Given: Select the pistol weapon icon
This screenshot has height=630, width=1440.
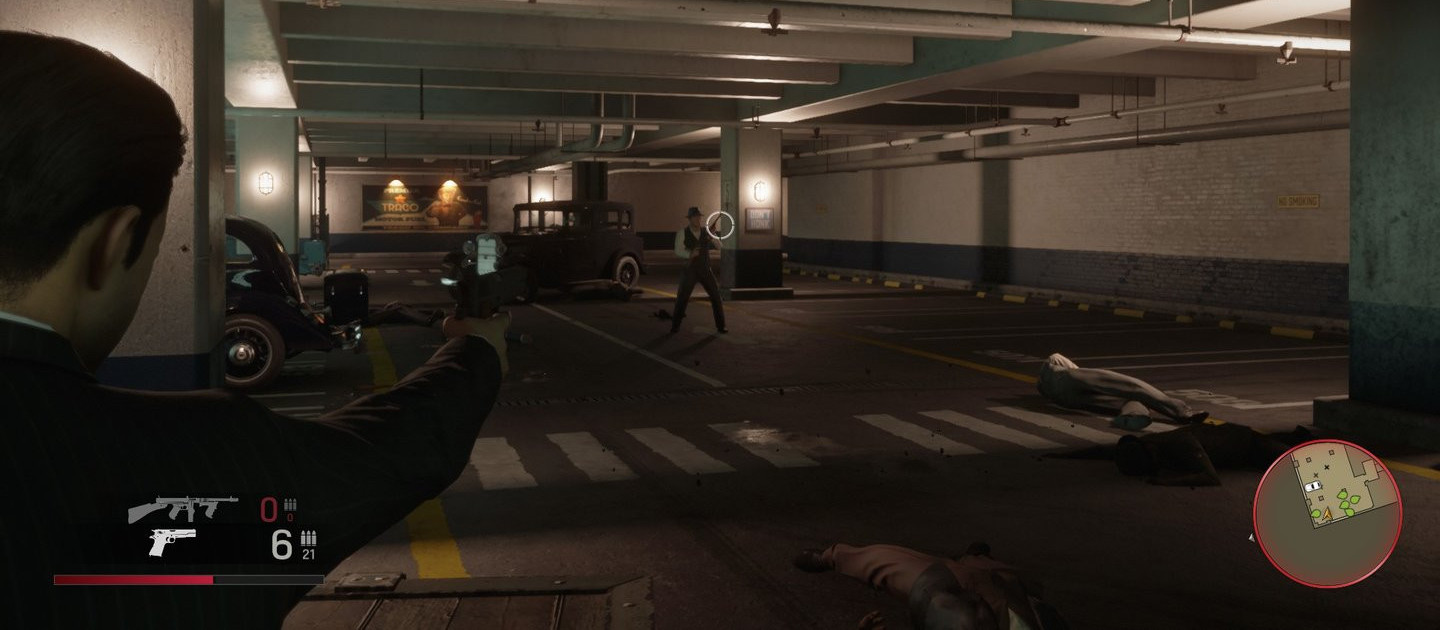Looking at the screenshot, I should (172, 543).
